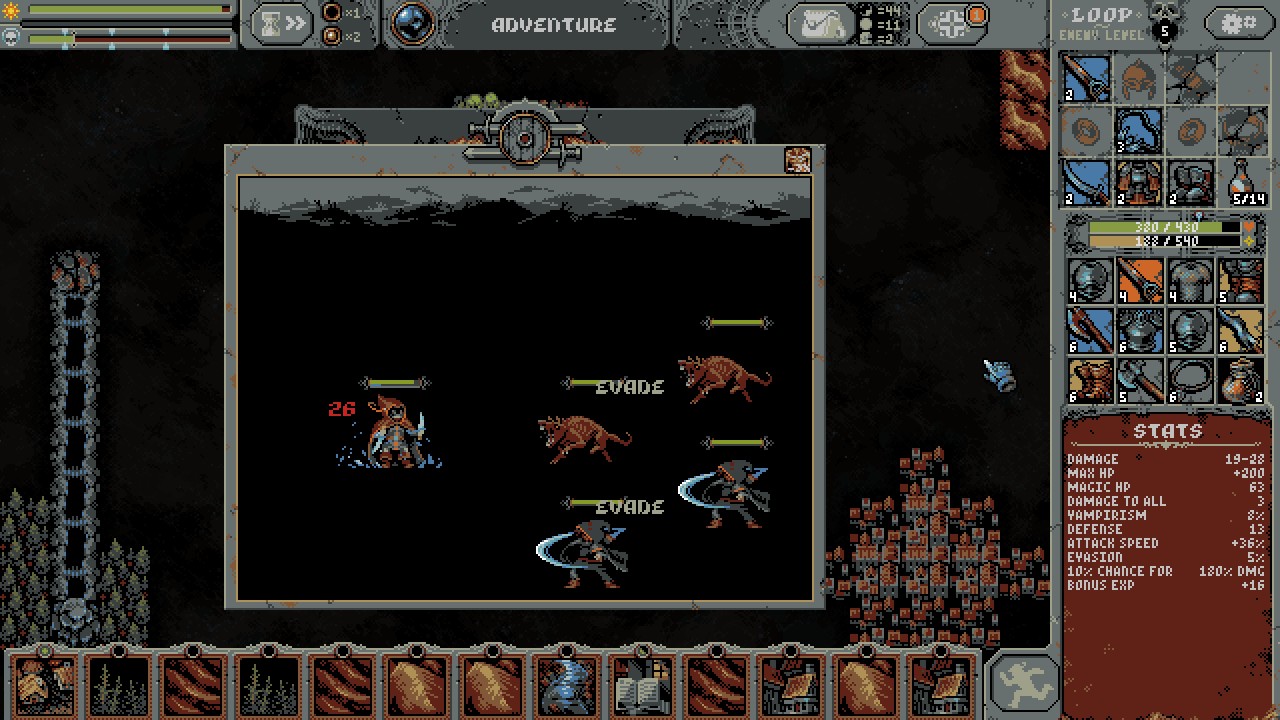Image resolution: width=1280 pixels, height=720 pixels.
Task: Pick the orange-background level 4 weapon in inventory
Action: pyautogui.click(x=1139, y=280)
